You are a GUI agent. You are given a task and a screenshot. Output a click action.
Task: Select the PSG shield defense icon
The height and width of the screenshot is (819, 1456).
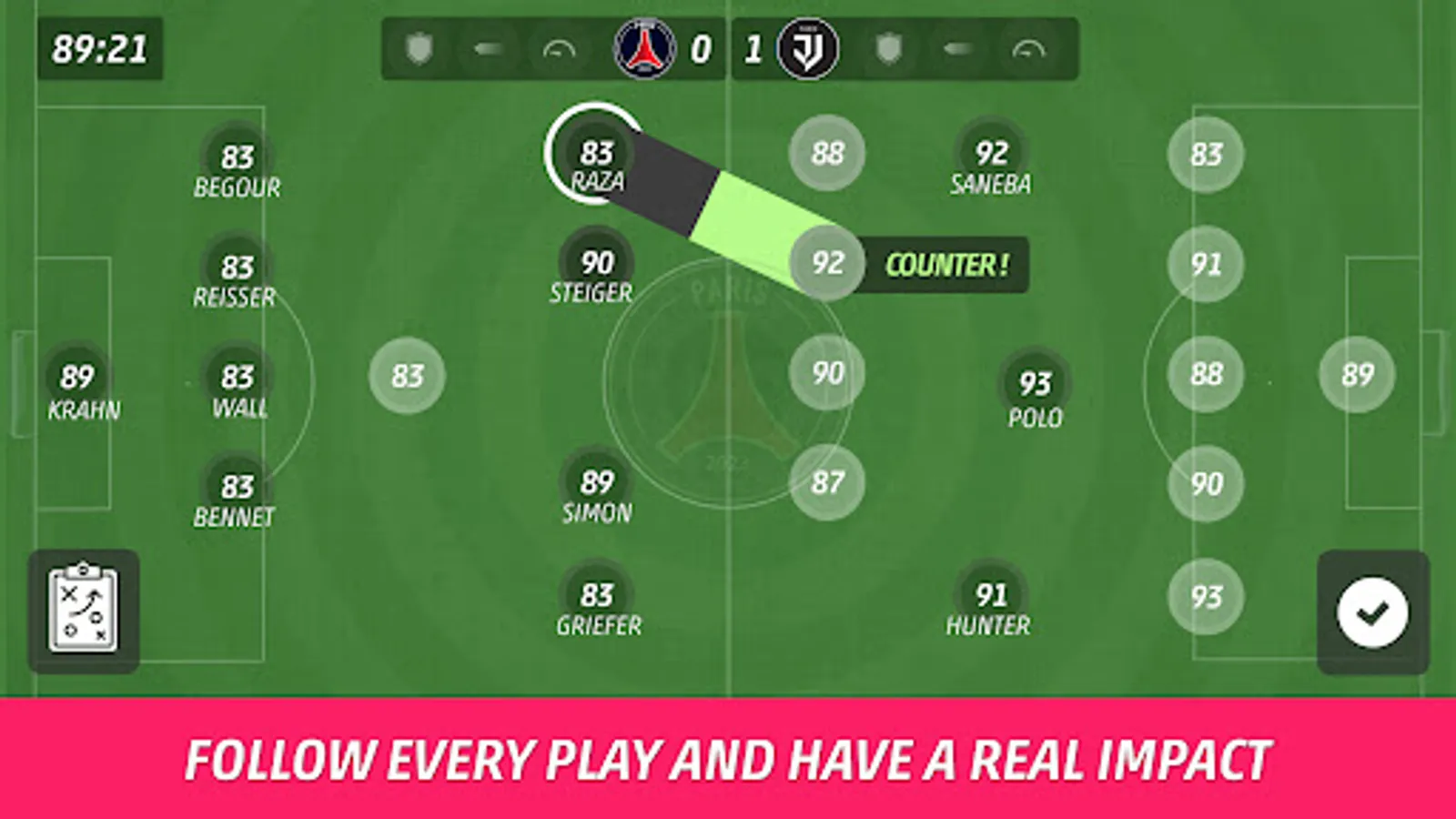point(419,50)
